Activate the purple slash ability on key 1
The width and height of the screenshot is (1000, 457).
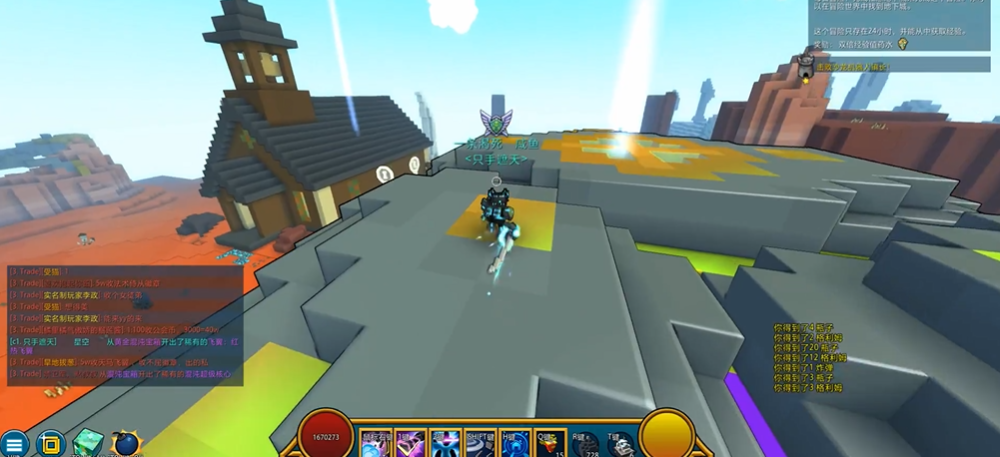point(411,443)
